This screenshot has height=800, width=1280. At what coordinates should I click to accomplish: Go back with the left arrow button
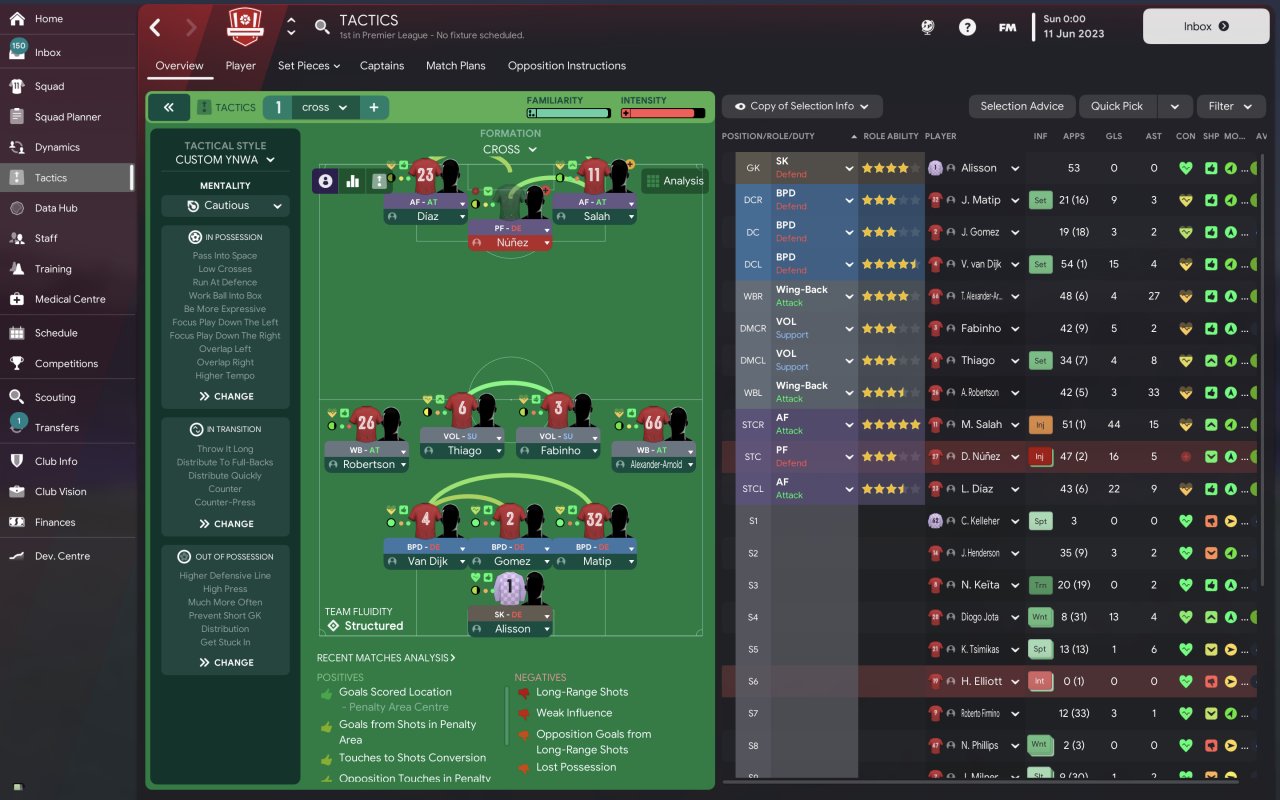pos(155,27)
